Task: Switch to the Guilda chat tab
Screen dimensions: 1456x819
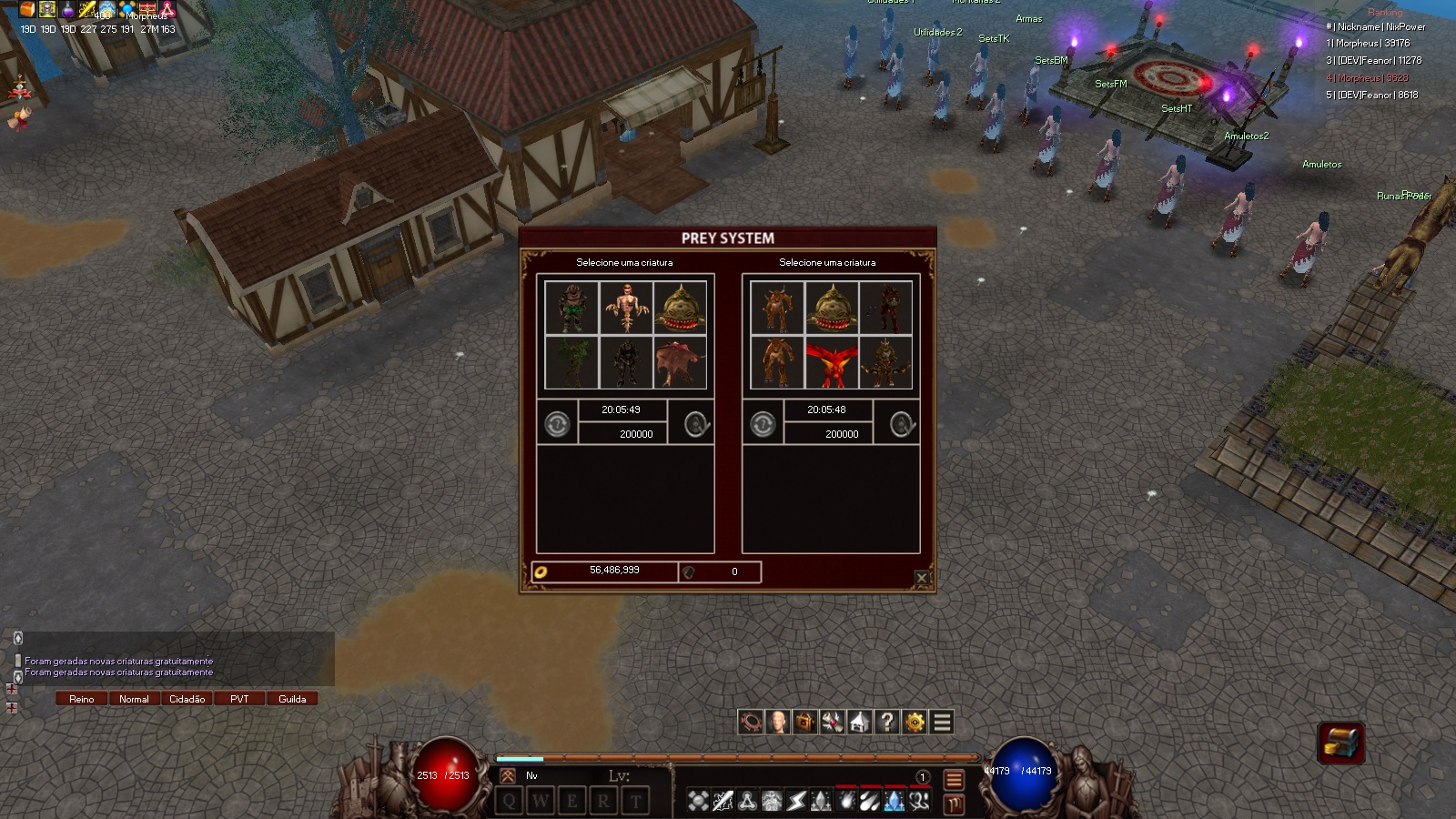Action: point(292,699)
